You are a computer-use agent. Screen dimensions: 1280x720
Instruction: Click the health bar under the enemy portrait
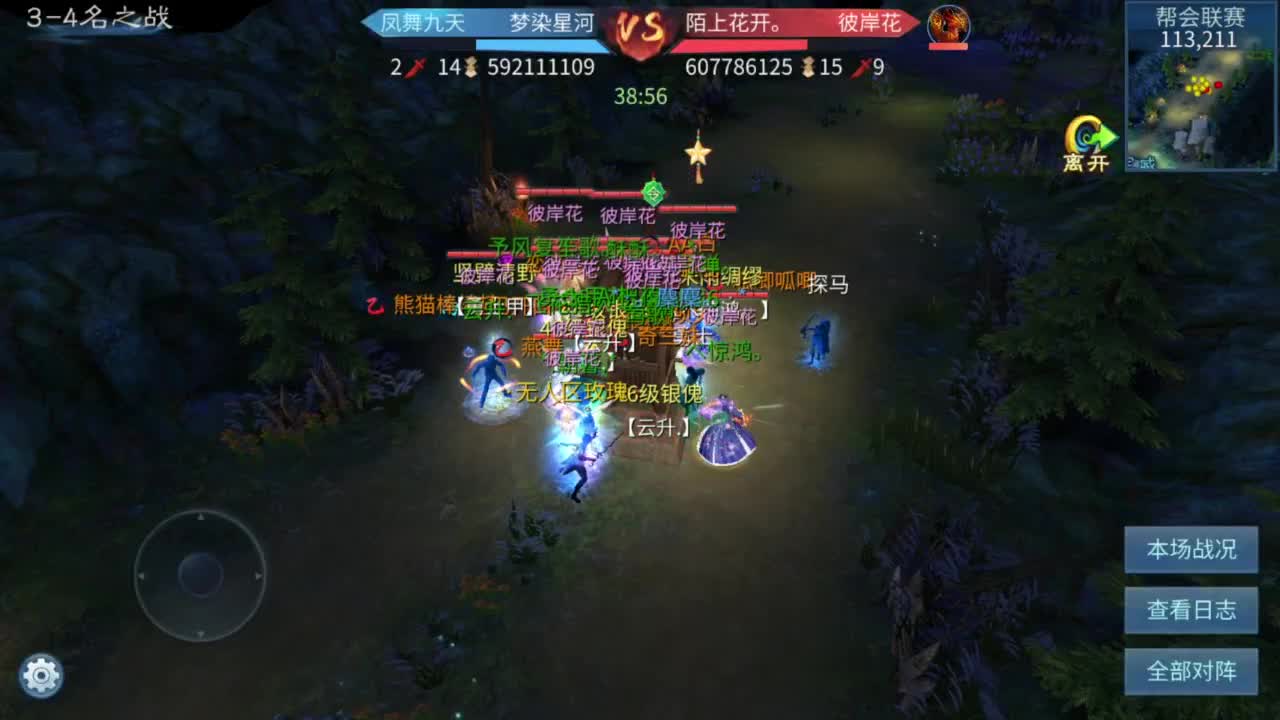950,47
